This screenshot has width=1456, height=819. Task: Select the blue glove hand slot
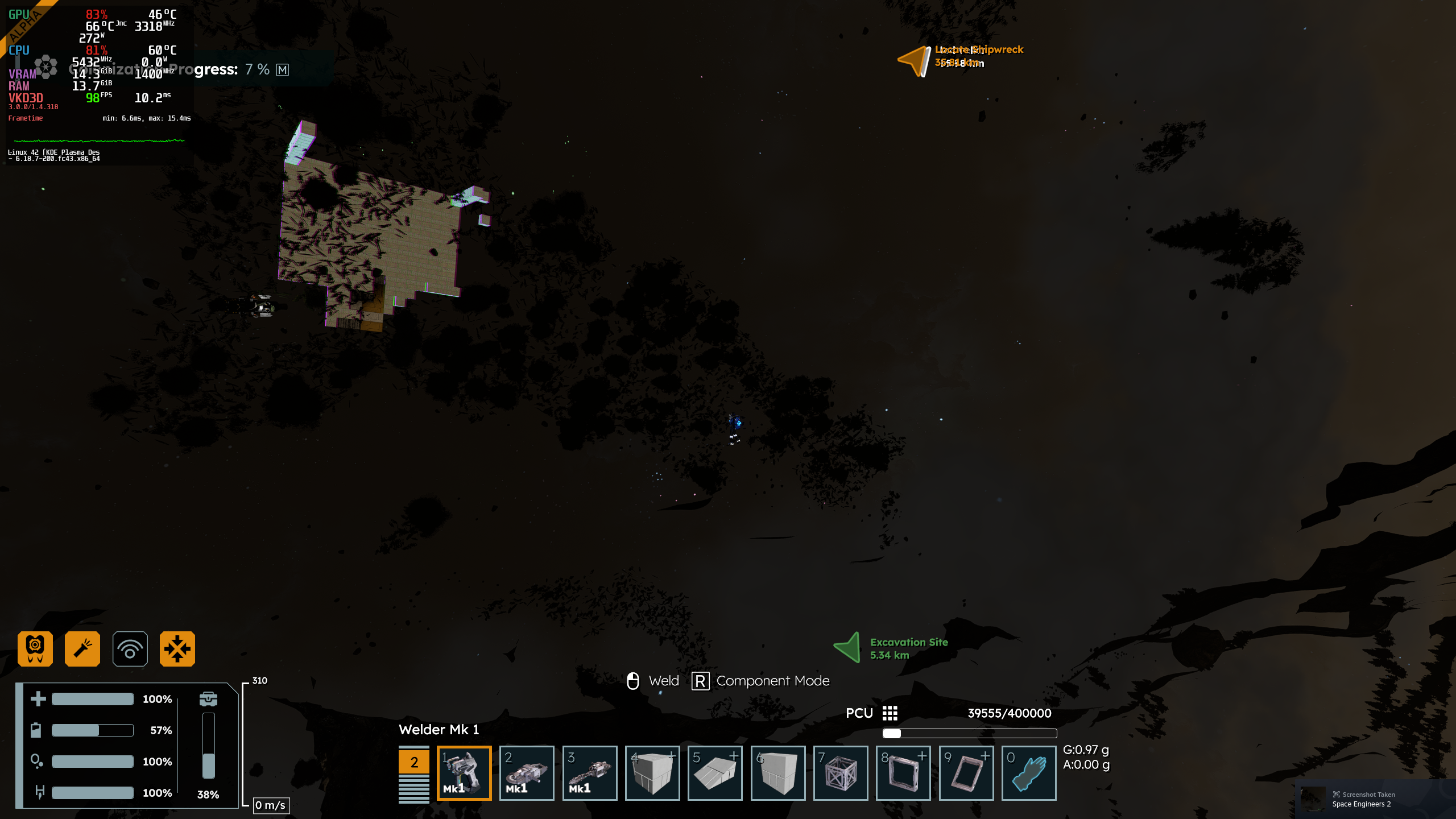(x=1029, y=772)
